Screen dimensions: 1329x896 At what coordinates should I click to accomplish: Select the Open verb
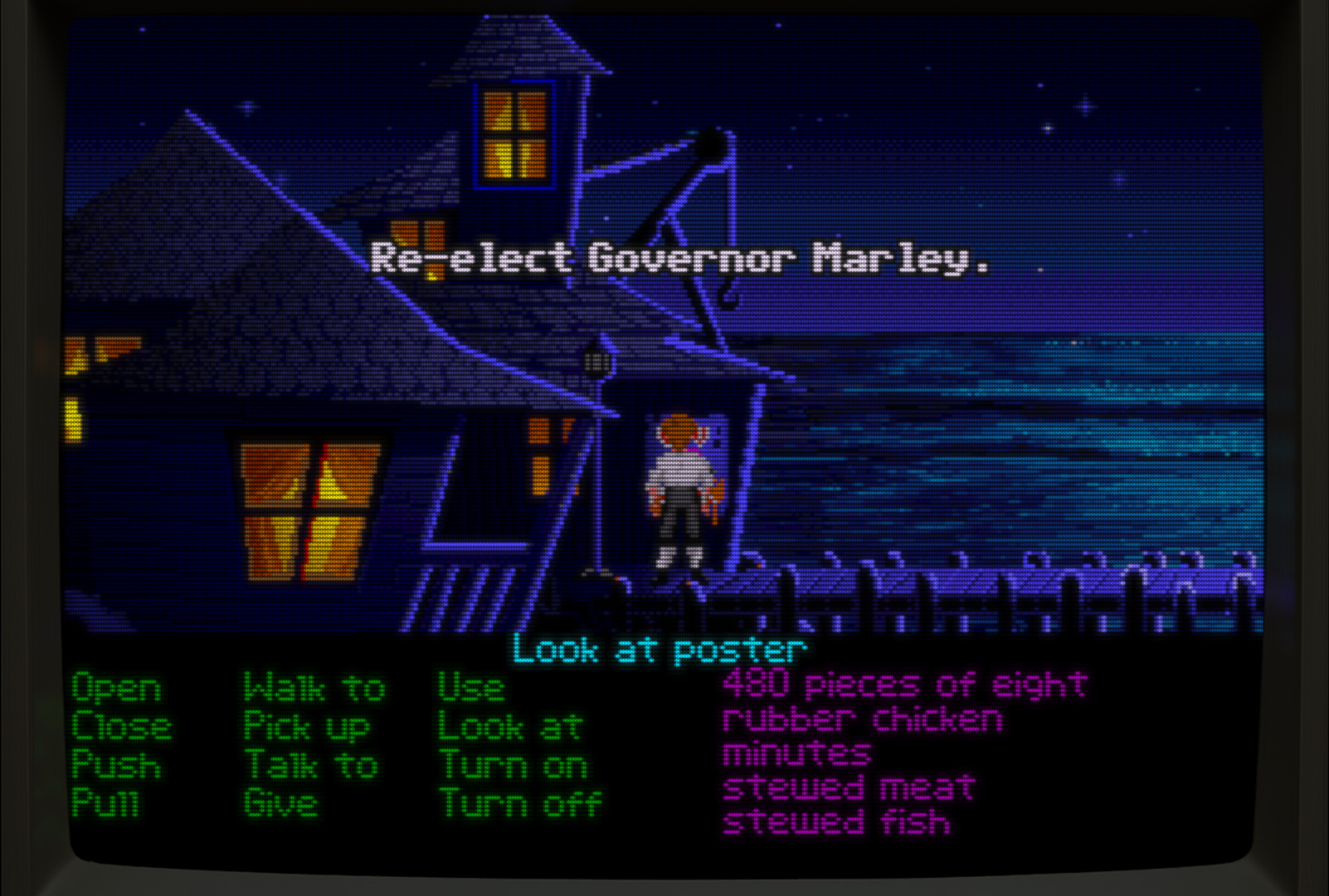pos(116,689)
